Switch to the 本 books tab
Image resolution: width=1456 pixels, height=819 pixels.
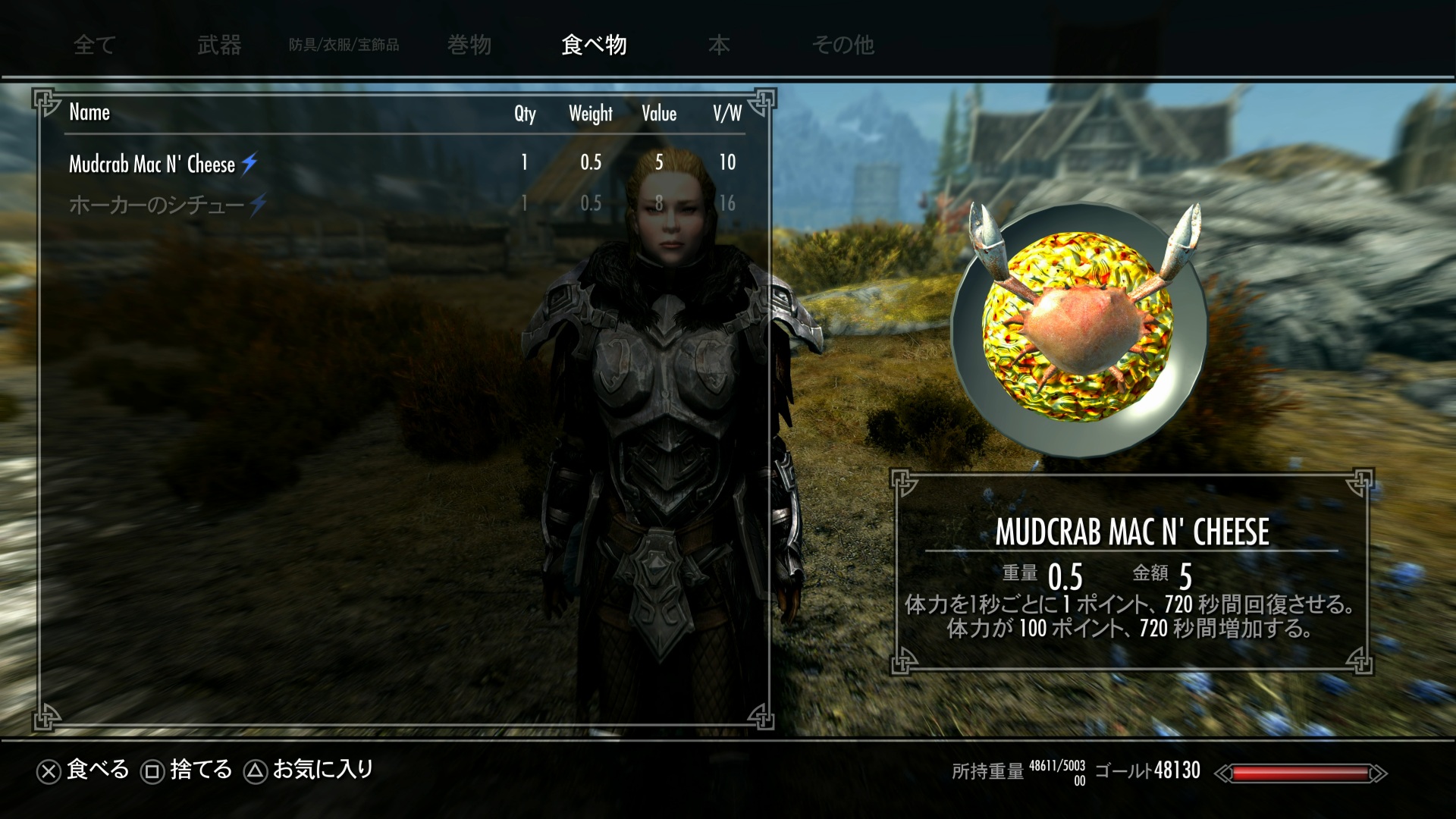pos(719,45)
